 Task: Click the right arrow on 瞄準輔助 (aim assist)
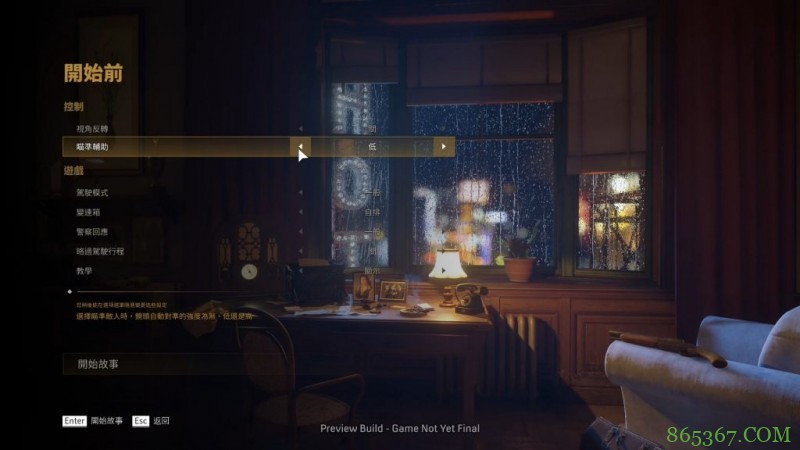(444, 147)
